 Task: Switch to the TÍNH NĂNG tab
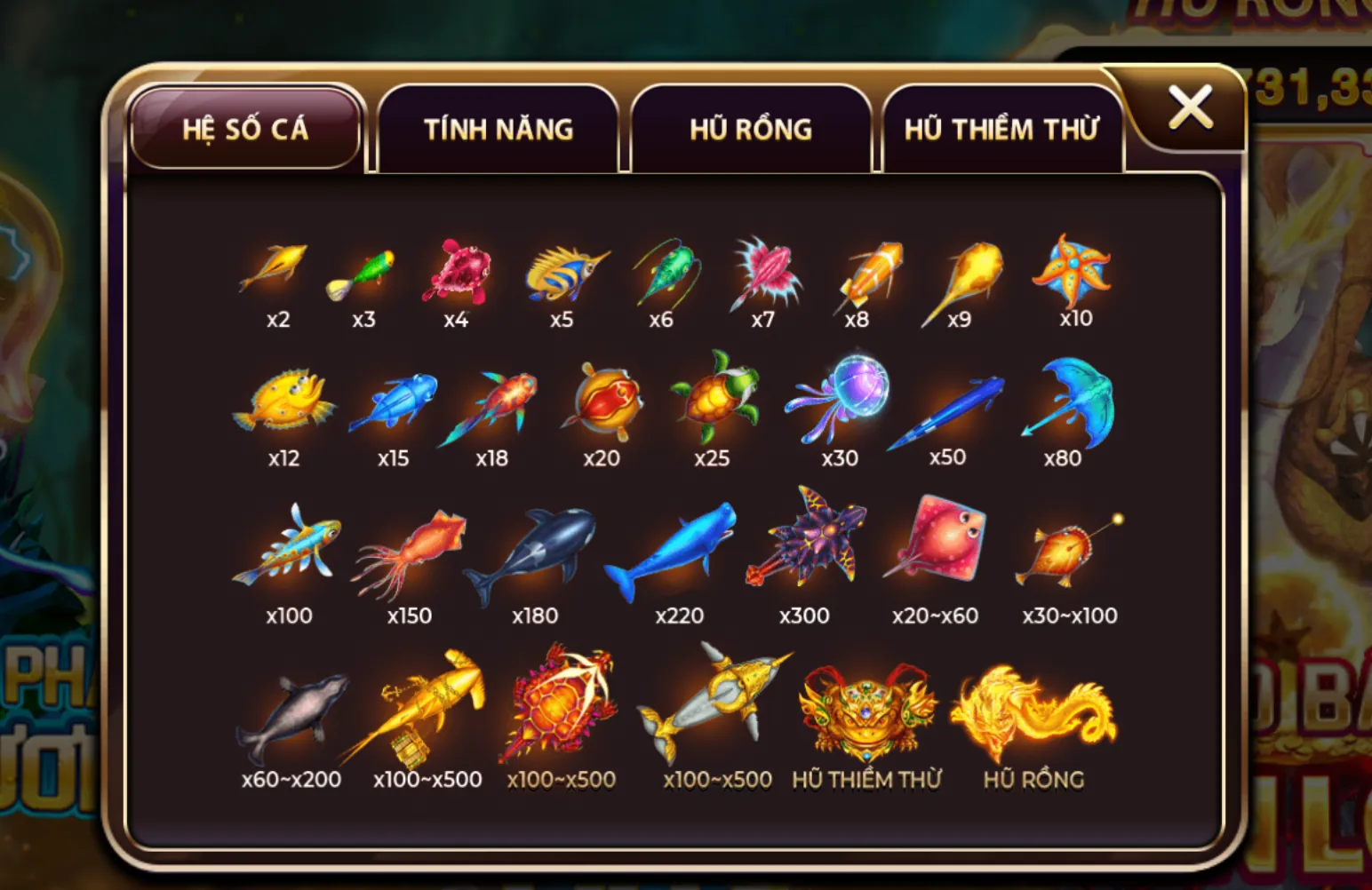[499, 129]
